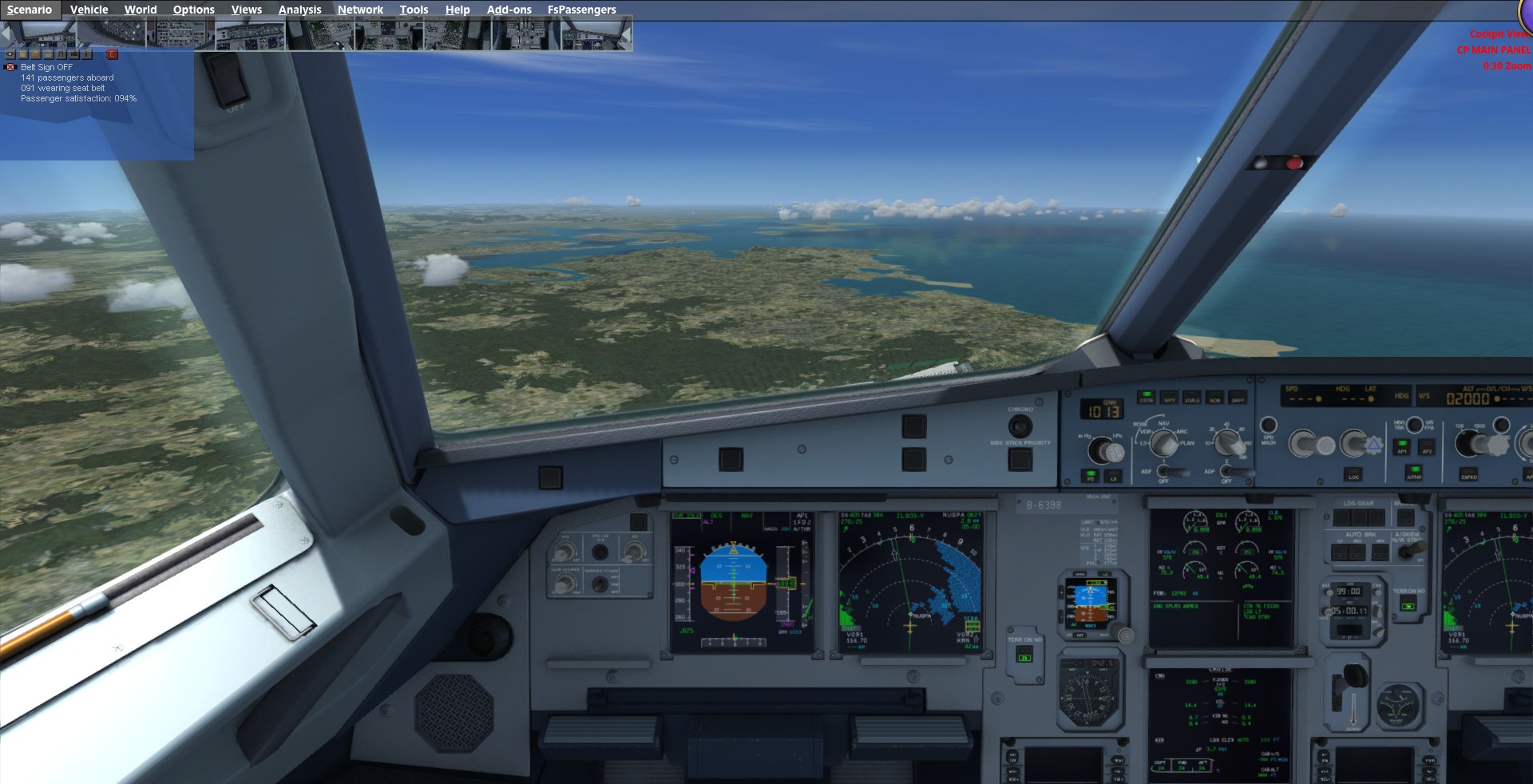Open the Help menu
This screenshot has width=1533, height=784.
click(x=458, y=10)
